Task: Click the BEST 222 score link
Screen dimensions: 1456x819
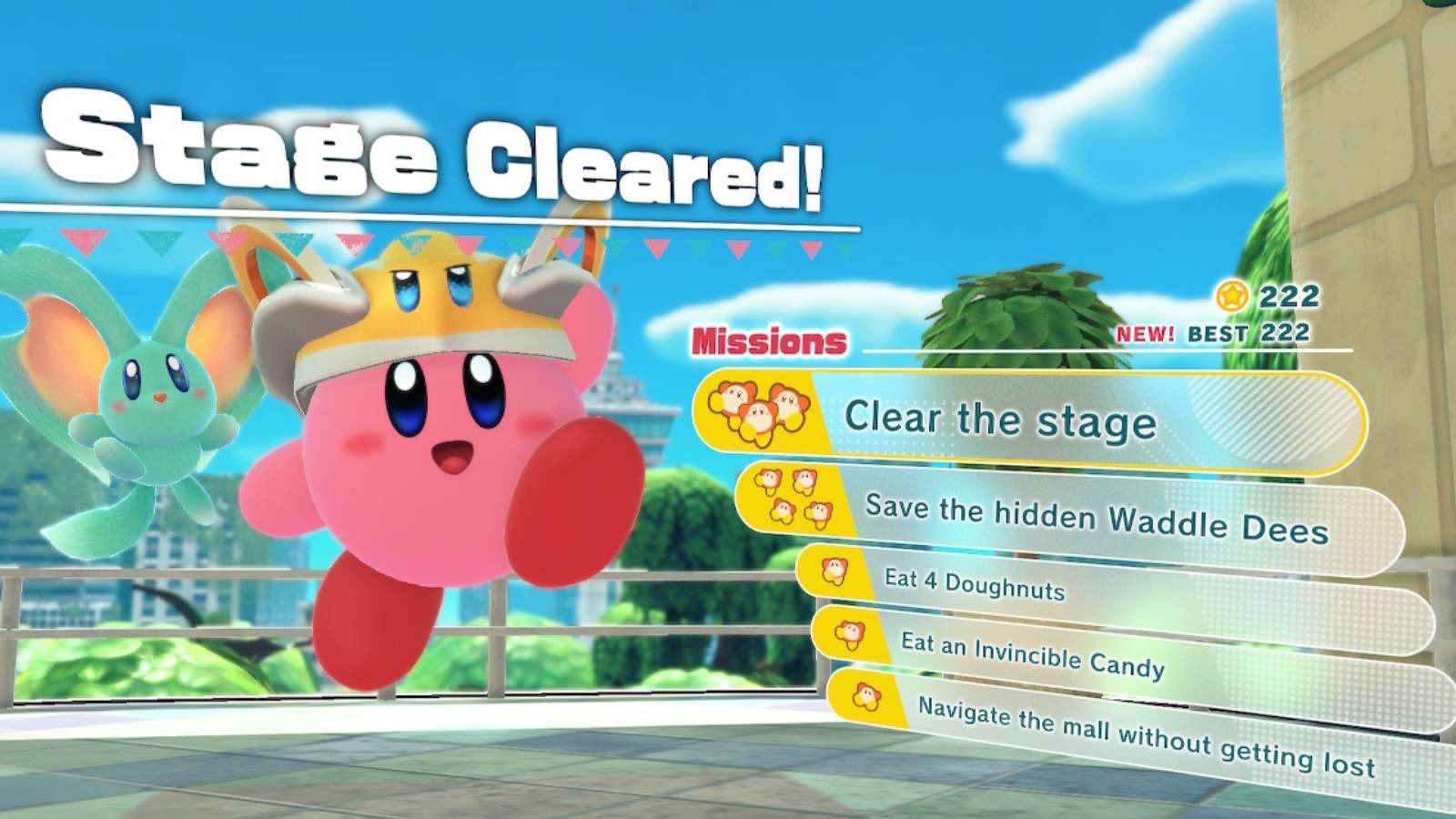Action: coord(1247,334)
